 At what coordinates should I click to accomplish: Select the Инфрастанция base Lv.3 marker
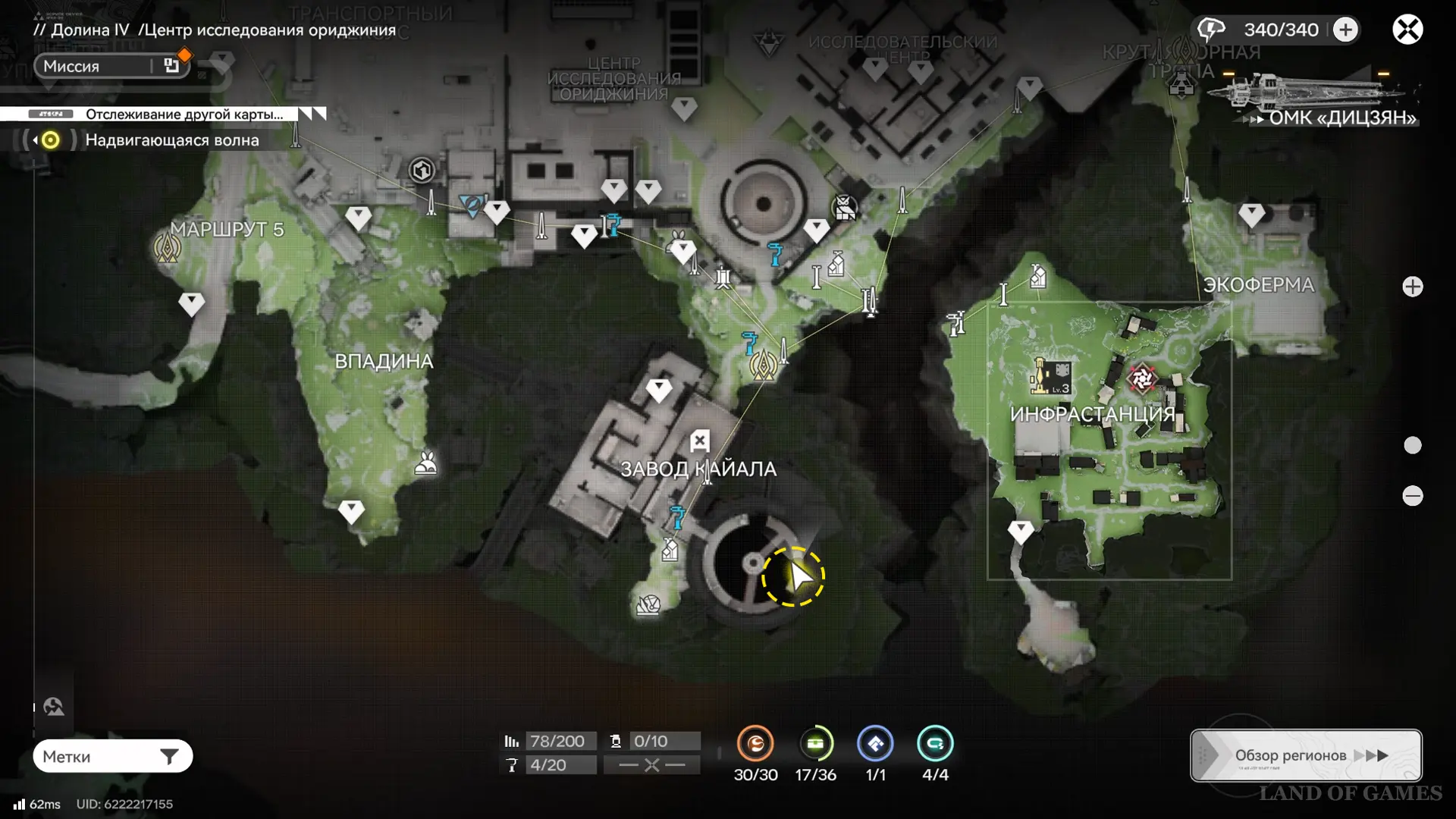(1051, 376)
